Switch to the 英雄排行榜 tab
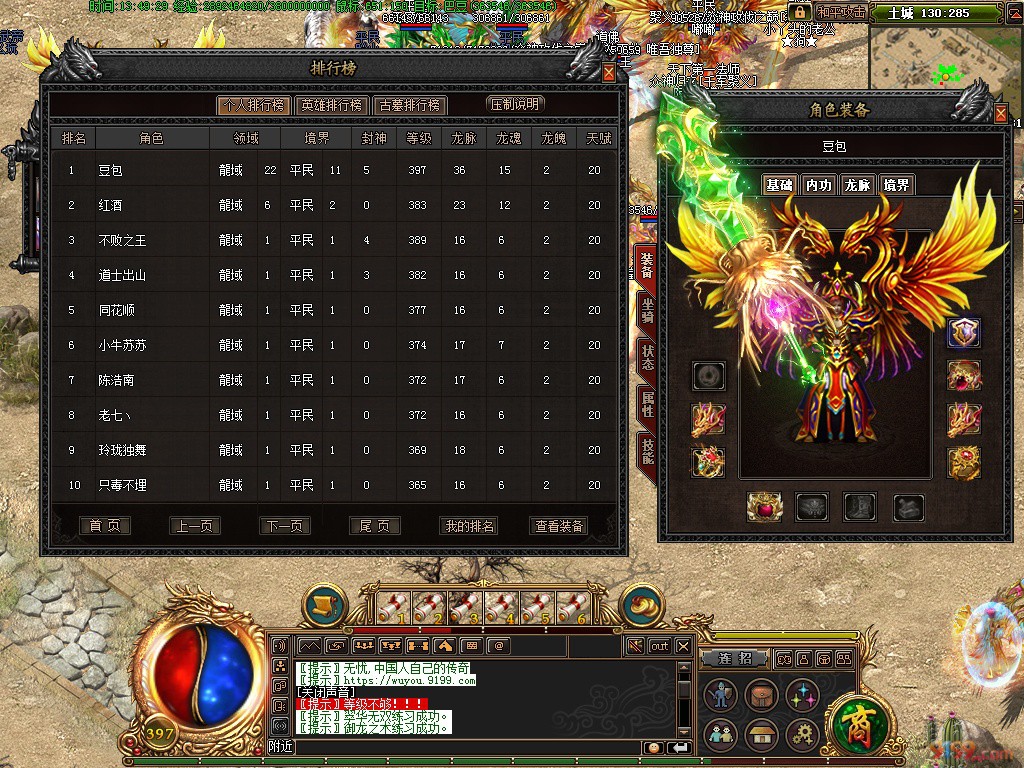This screenshot has width=1024, height=768. tap(331, 105)
